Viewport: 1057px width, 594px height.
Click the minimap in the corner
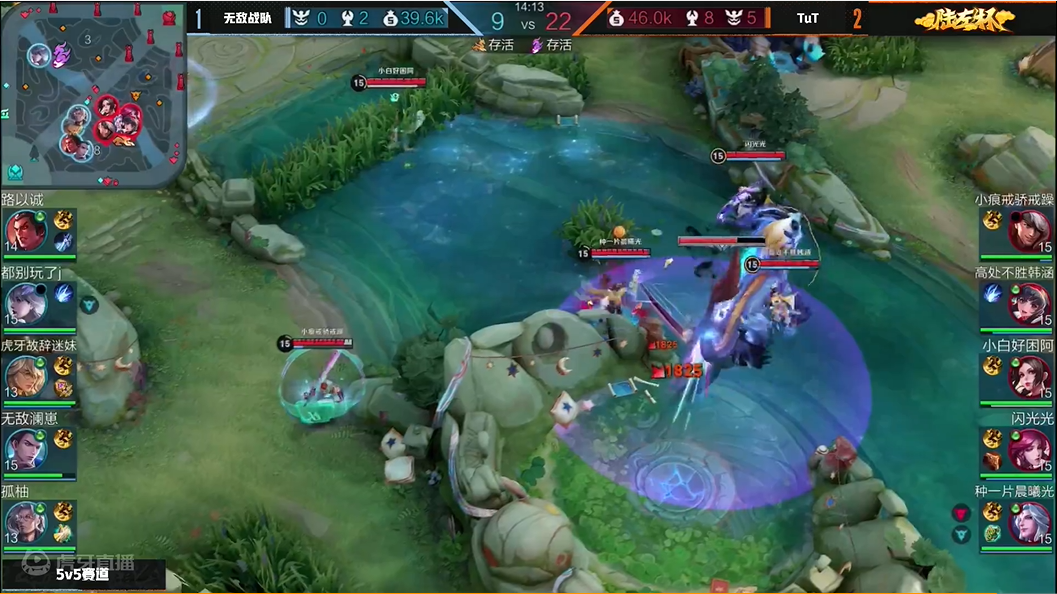(x=93, y=95)
